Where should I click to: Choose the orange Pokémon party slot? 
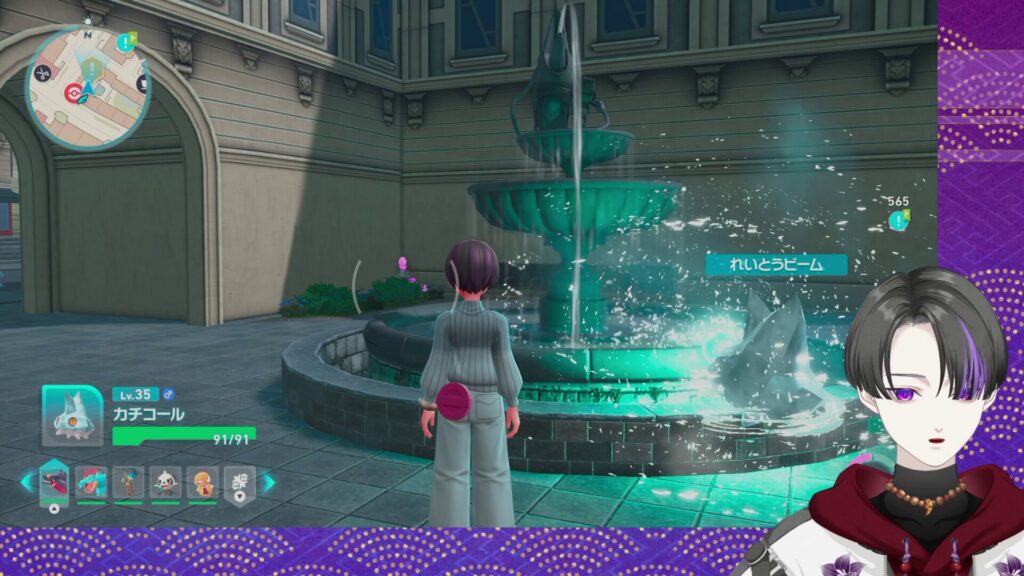(x=202, y=482)
